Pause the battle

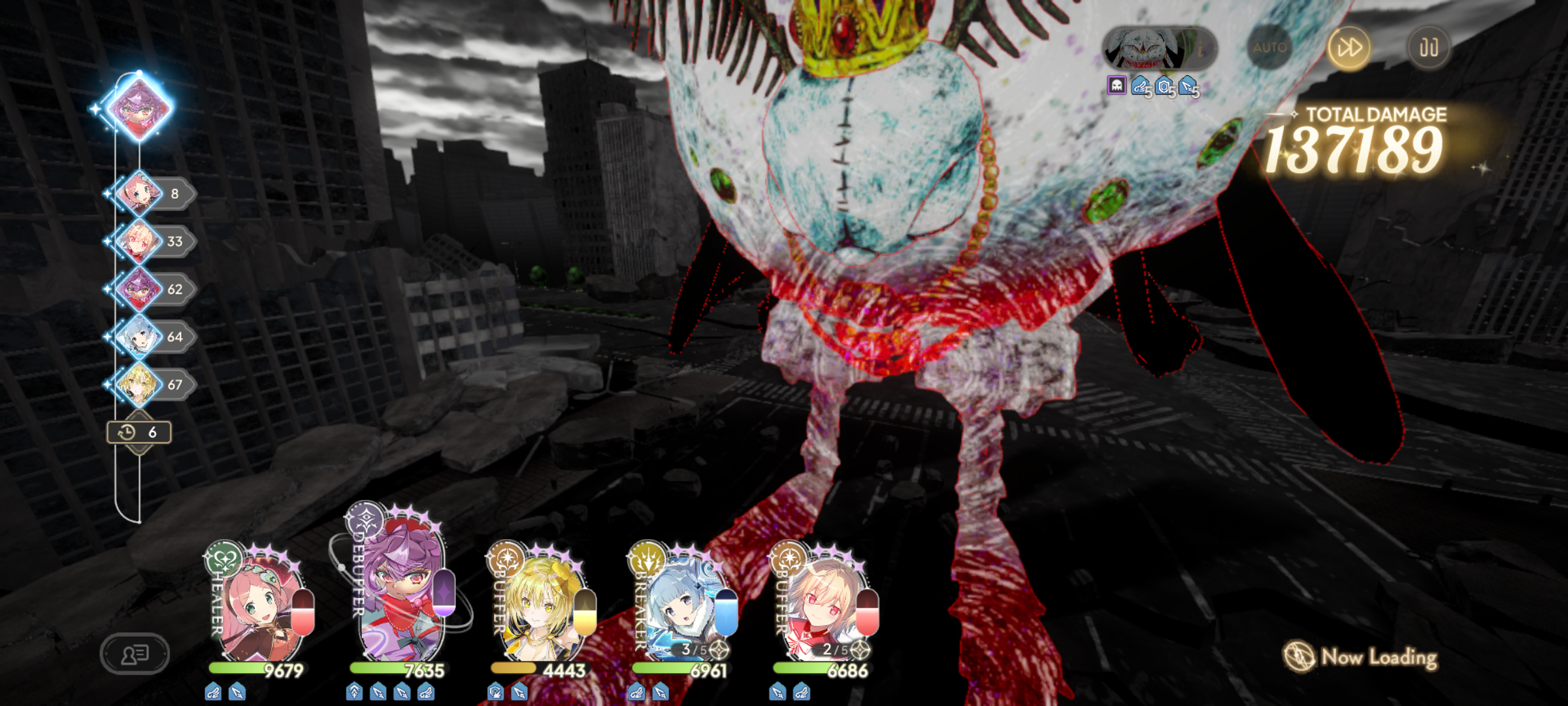[x=1428, y=48]
